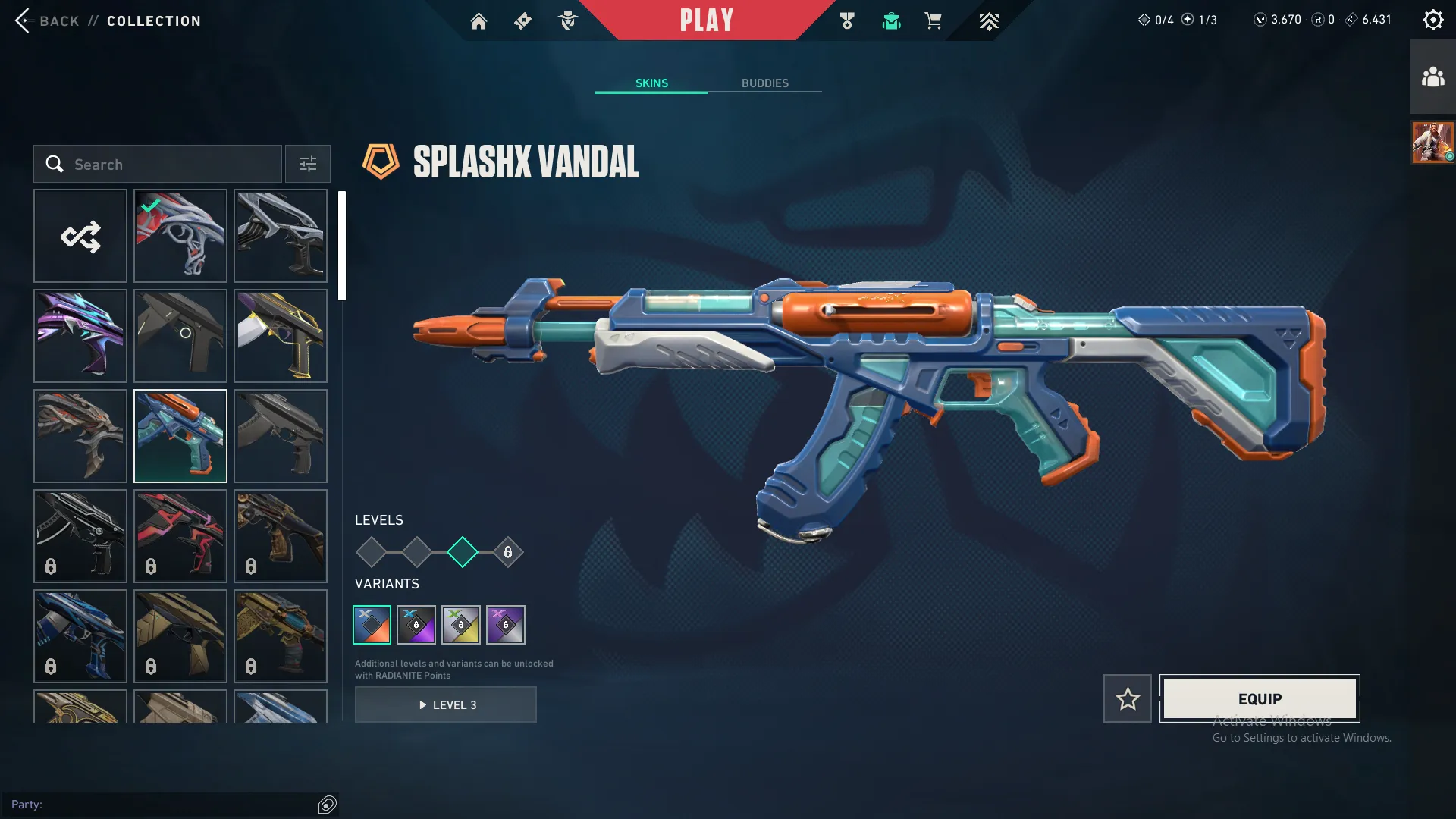Select the locked level four diamond

point(507,553)
